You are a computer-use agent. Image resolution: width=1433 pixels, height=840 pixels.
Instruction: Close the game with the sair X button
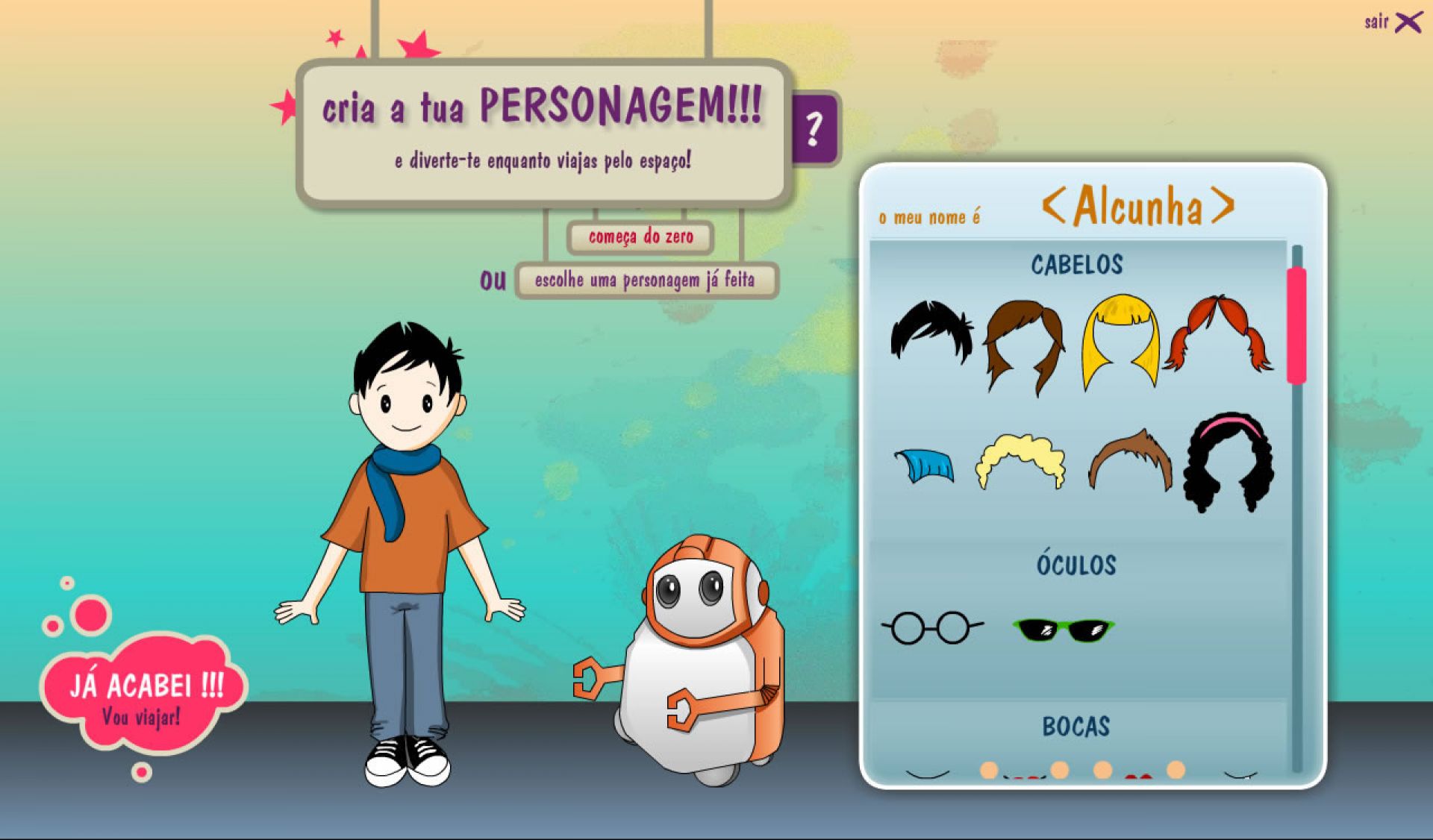pos(1406,22)
